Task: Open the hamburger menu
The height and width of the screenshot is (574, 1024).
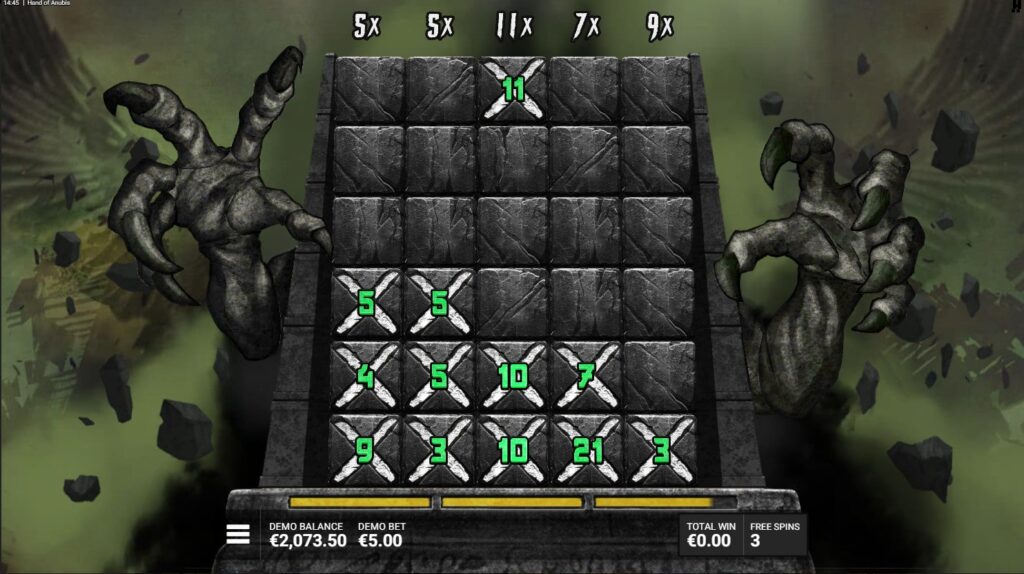Action: 238,534
